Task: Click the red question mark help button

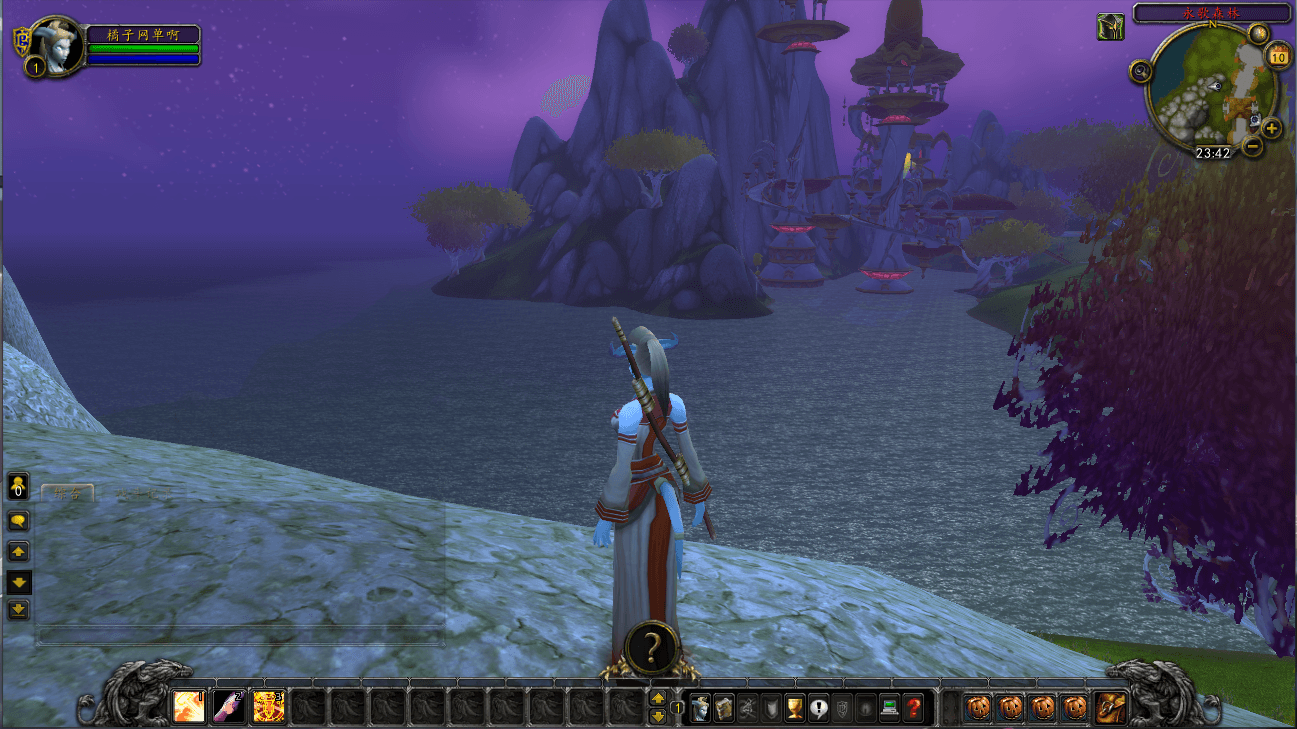Action: tap(913, 708)
